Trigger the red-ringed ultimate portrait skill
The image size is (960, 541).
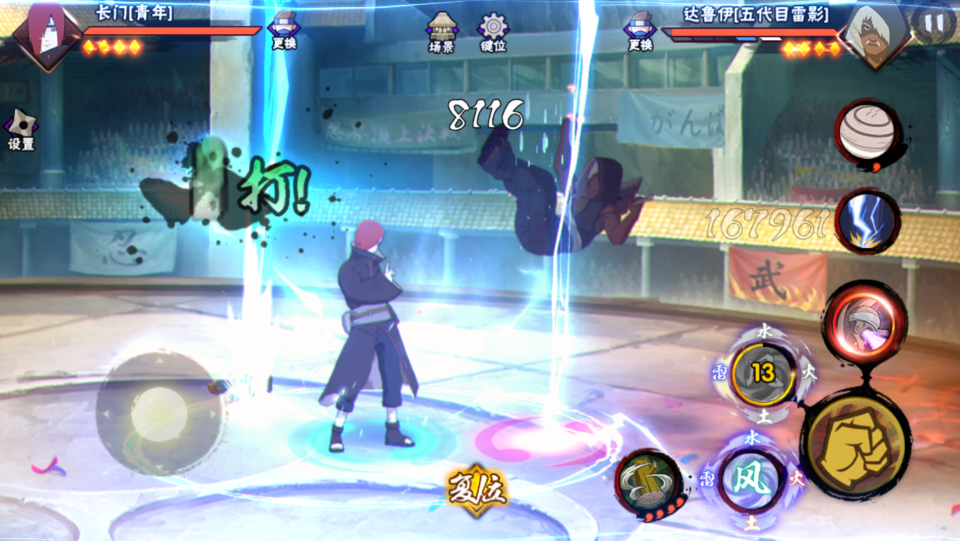coord(864,321)
